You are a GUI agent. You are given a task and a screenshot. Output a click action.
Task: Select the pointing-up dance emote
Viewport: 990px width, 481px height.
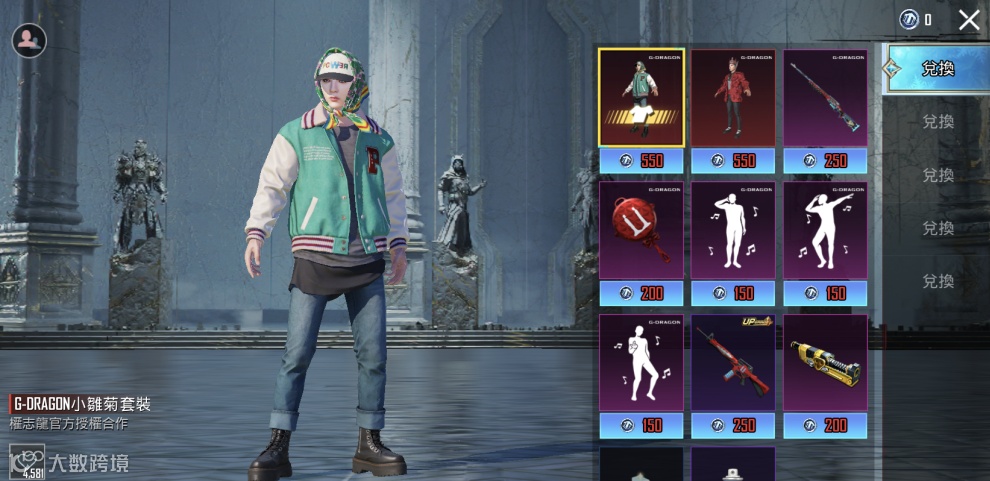[x=825, y=231]
